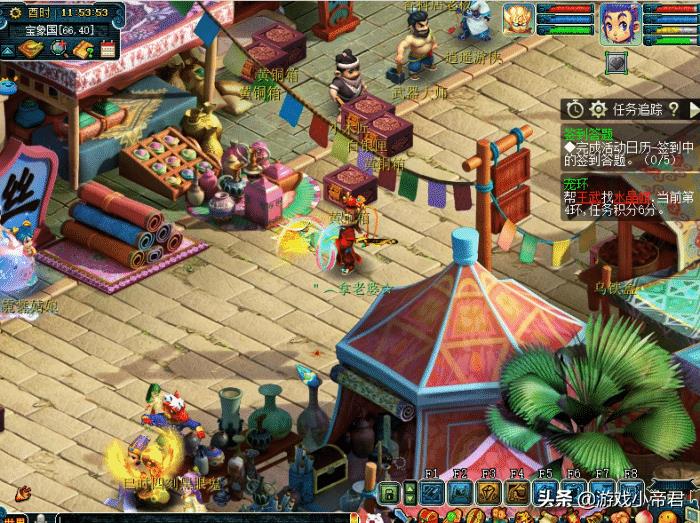Image resolution: width=700 pixels, height=523 pixels.
Task: Activate the F3 golden skill slot
Action: pyautogui.click(x=488, y=492)
